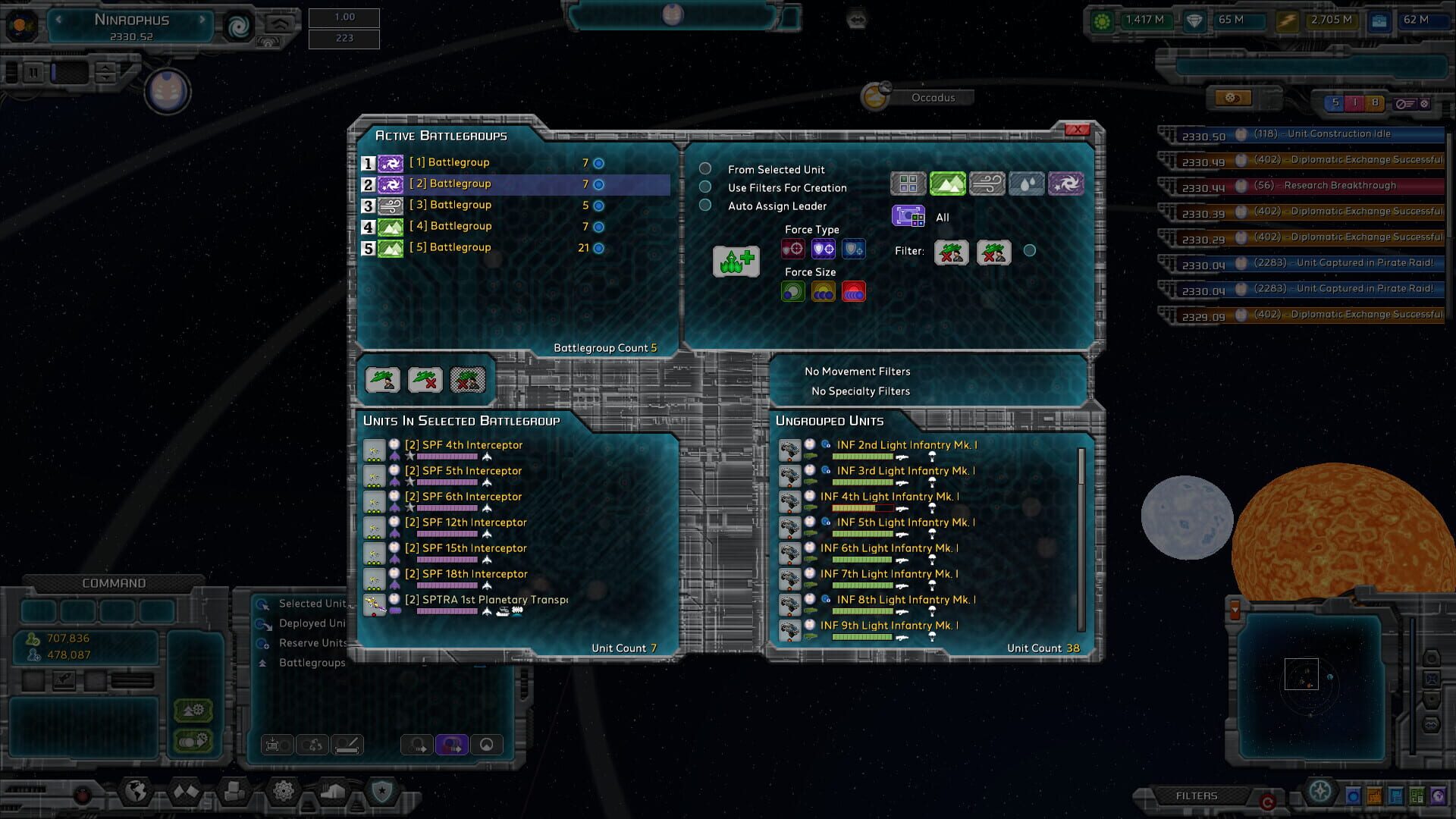Expand Battlegroups in the Command panel
1456x819 pixels.
[x=312, y=662]
